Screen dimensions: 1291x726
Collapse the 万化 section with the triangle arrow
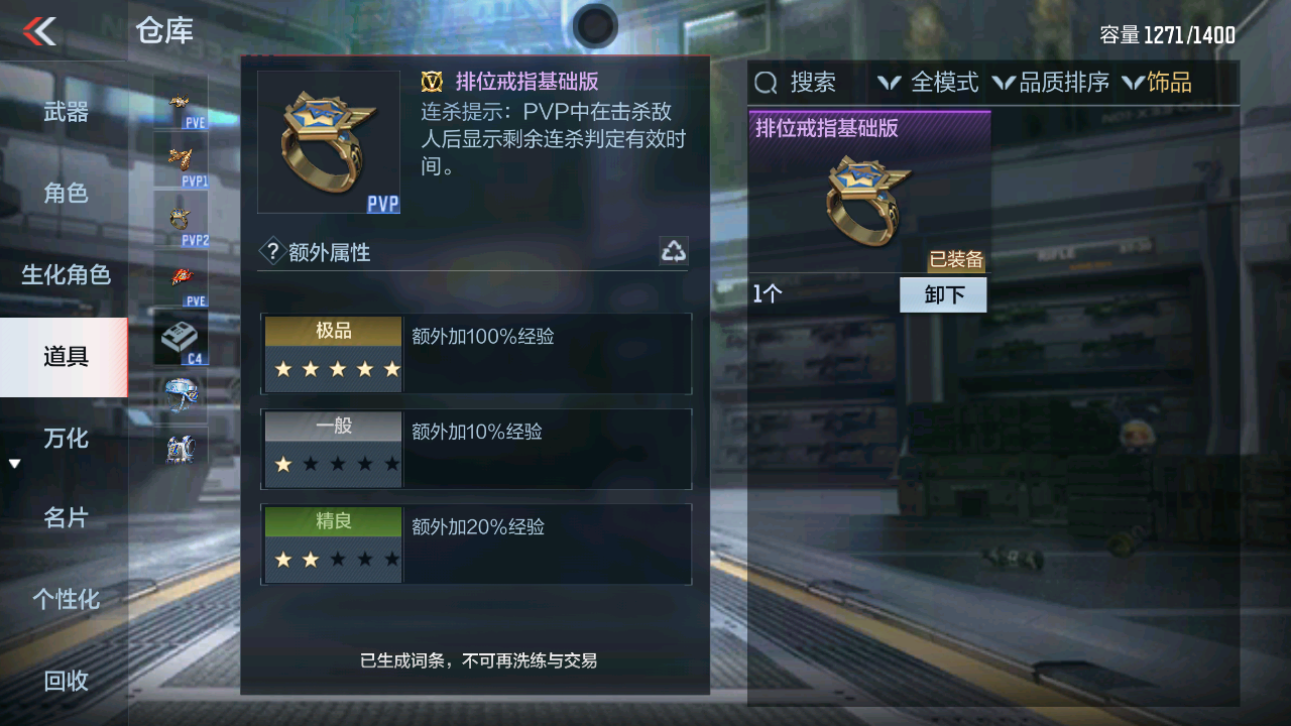coord(14,461)
